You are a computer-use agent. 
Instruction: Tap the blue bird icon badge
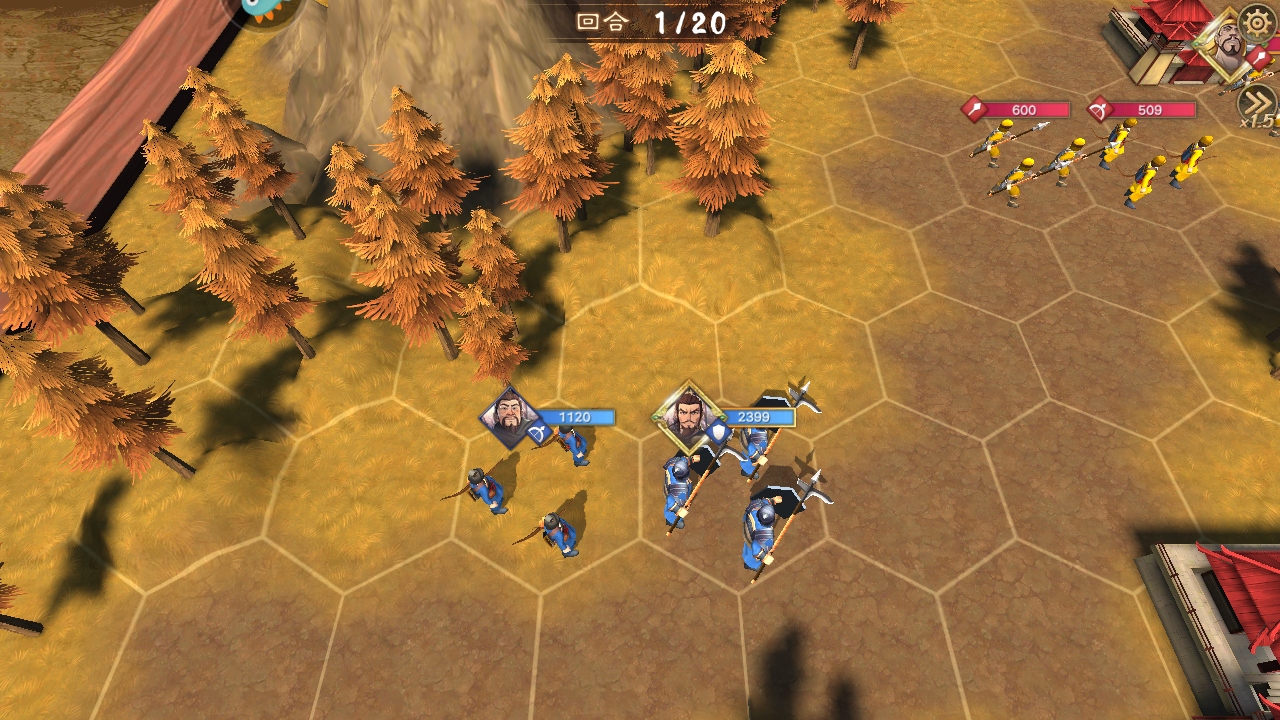268,9
